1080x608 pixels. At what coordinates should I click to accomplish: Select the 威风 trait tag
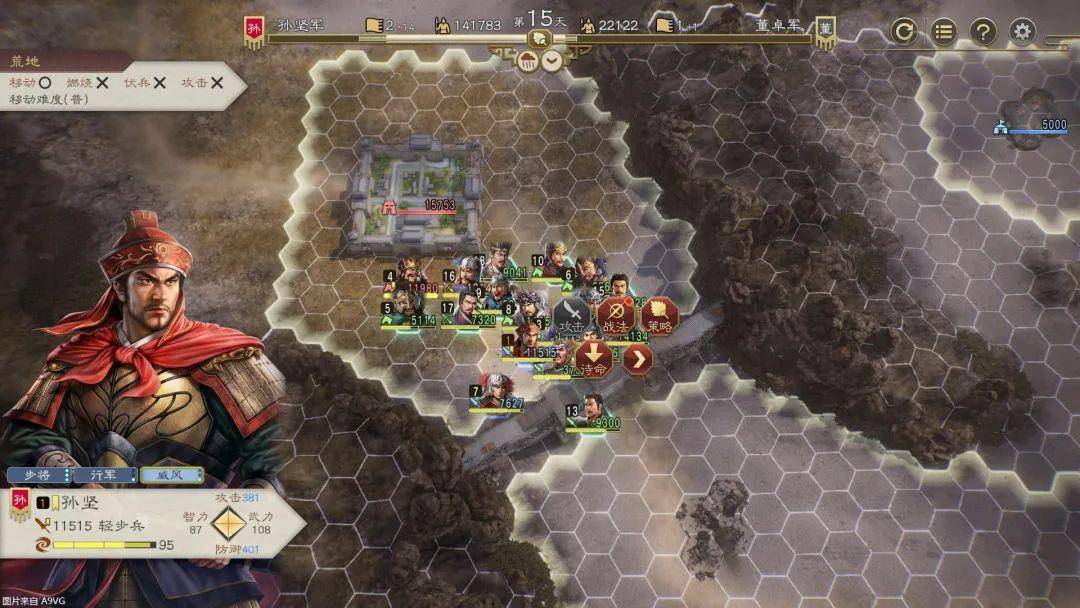pos(171,475)
